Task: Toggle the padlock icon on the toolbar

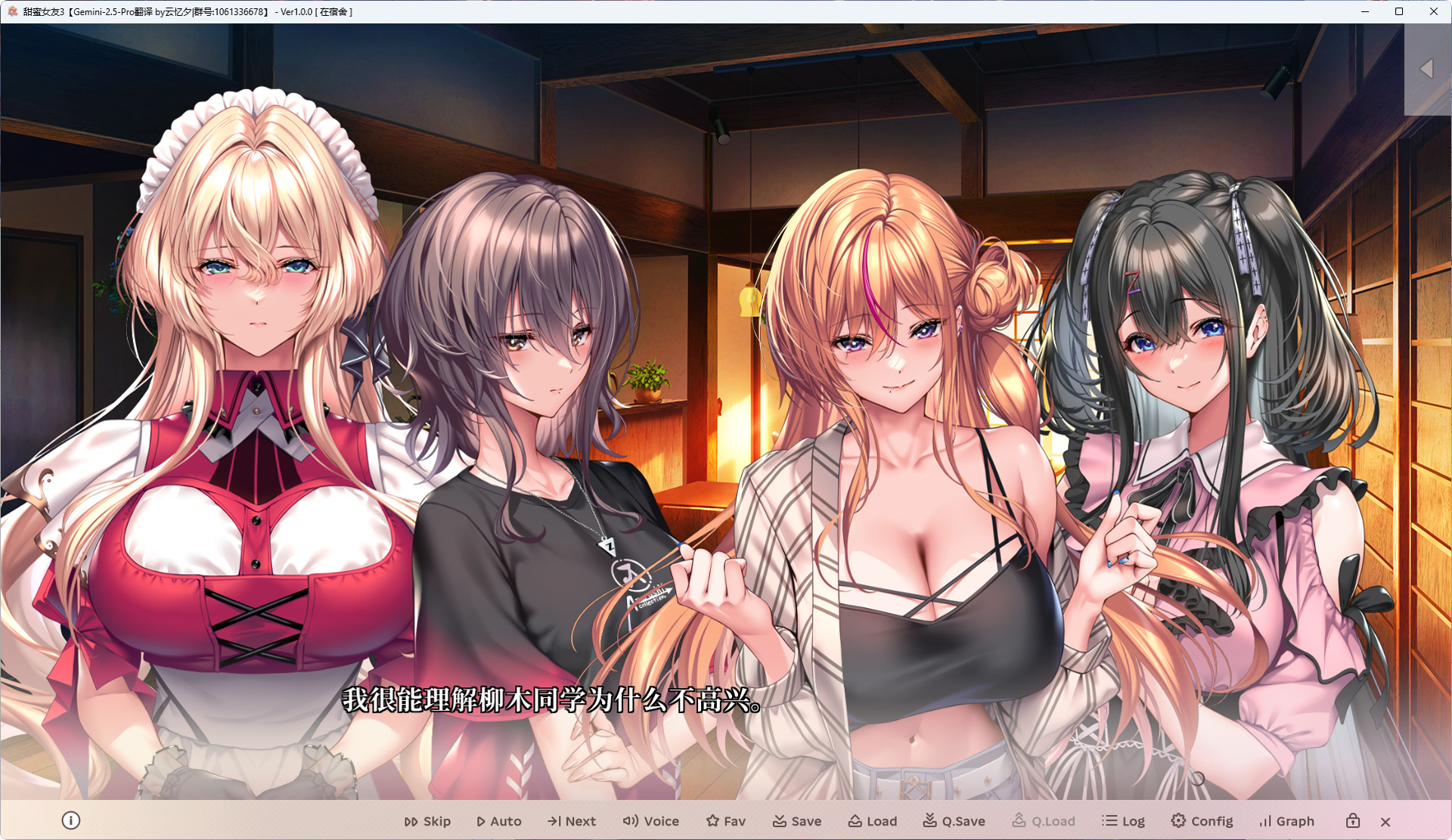Action: coord(1353,821)
